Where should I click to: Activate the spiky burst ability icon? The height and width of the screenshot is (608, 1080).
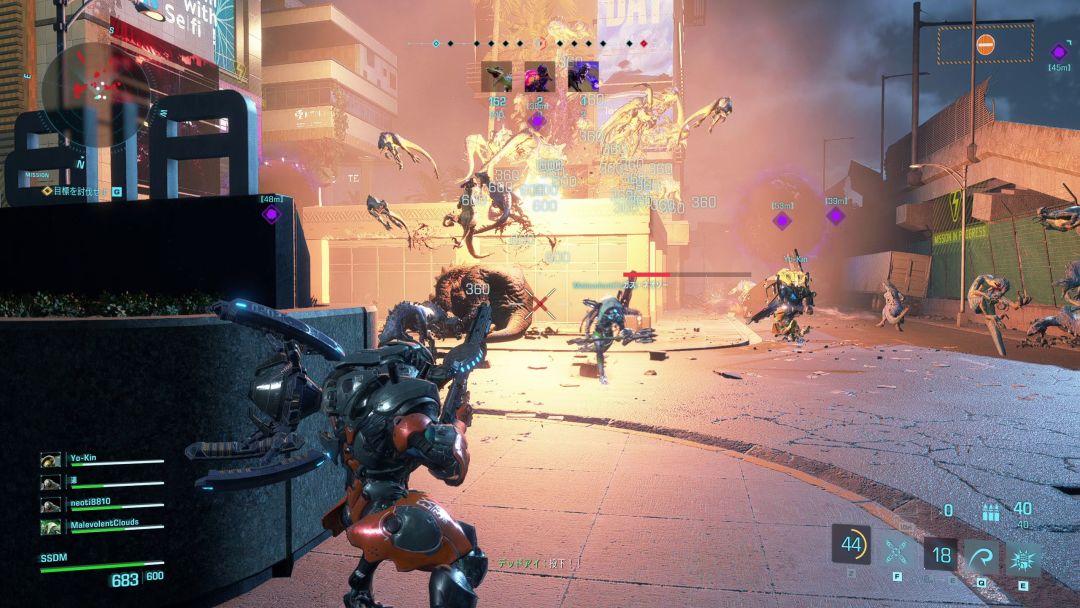(1023, 556)
